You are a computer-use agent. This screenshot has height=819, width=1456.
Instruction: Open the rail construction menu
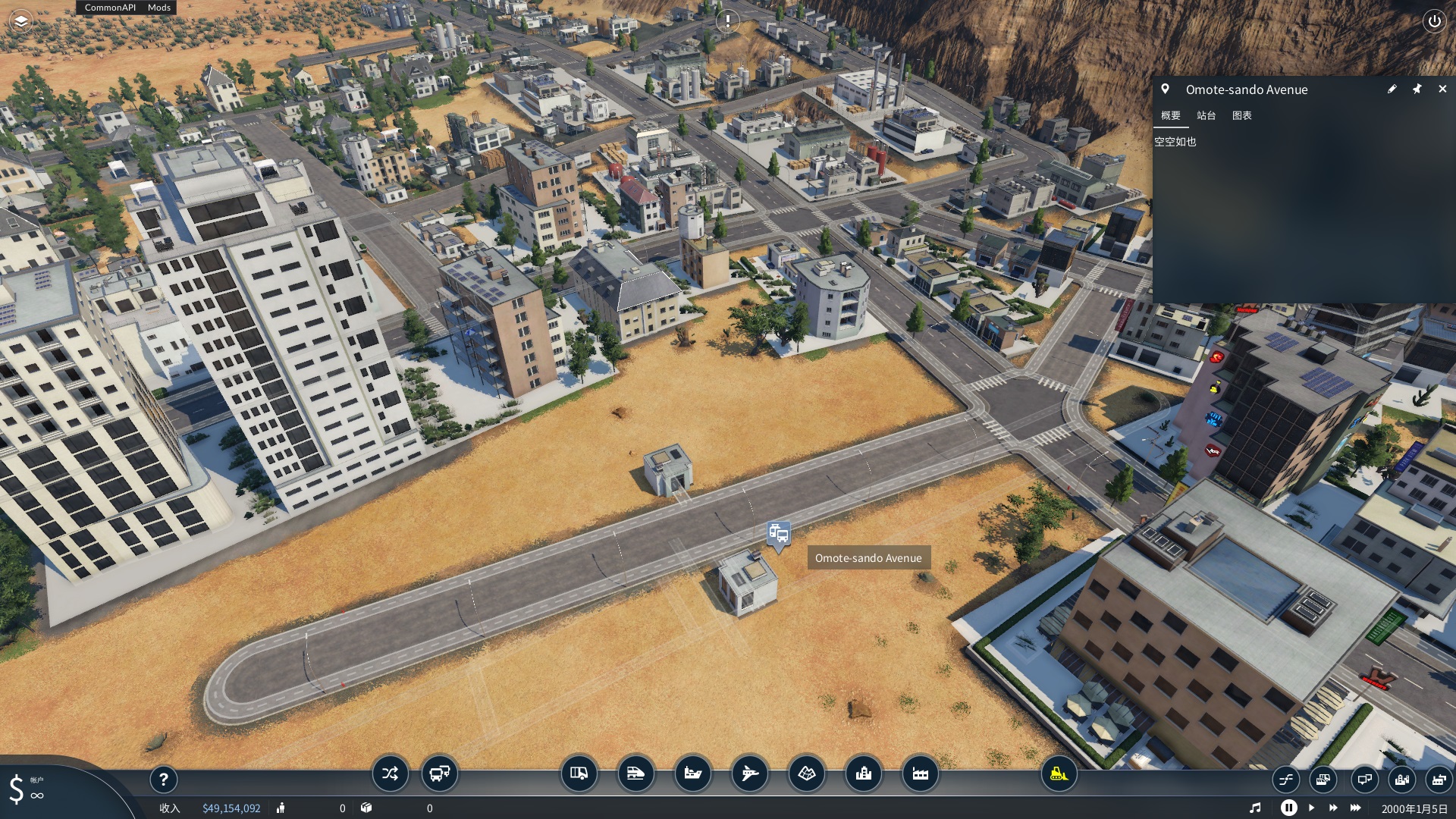(x=635, y=773)
